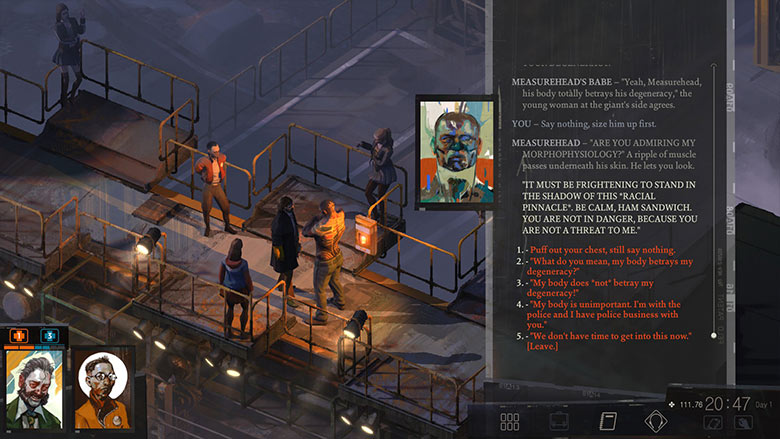Open the inventory briefcase icon

[558, 421]
